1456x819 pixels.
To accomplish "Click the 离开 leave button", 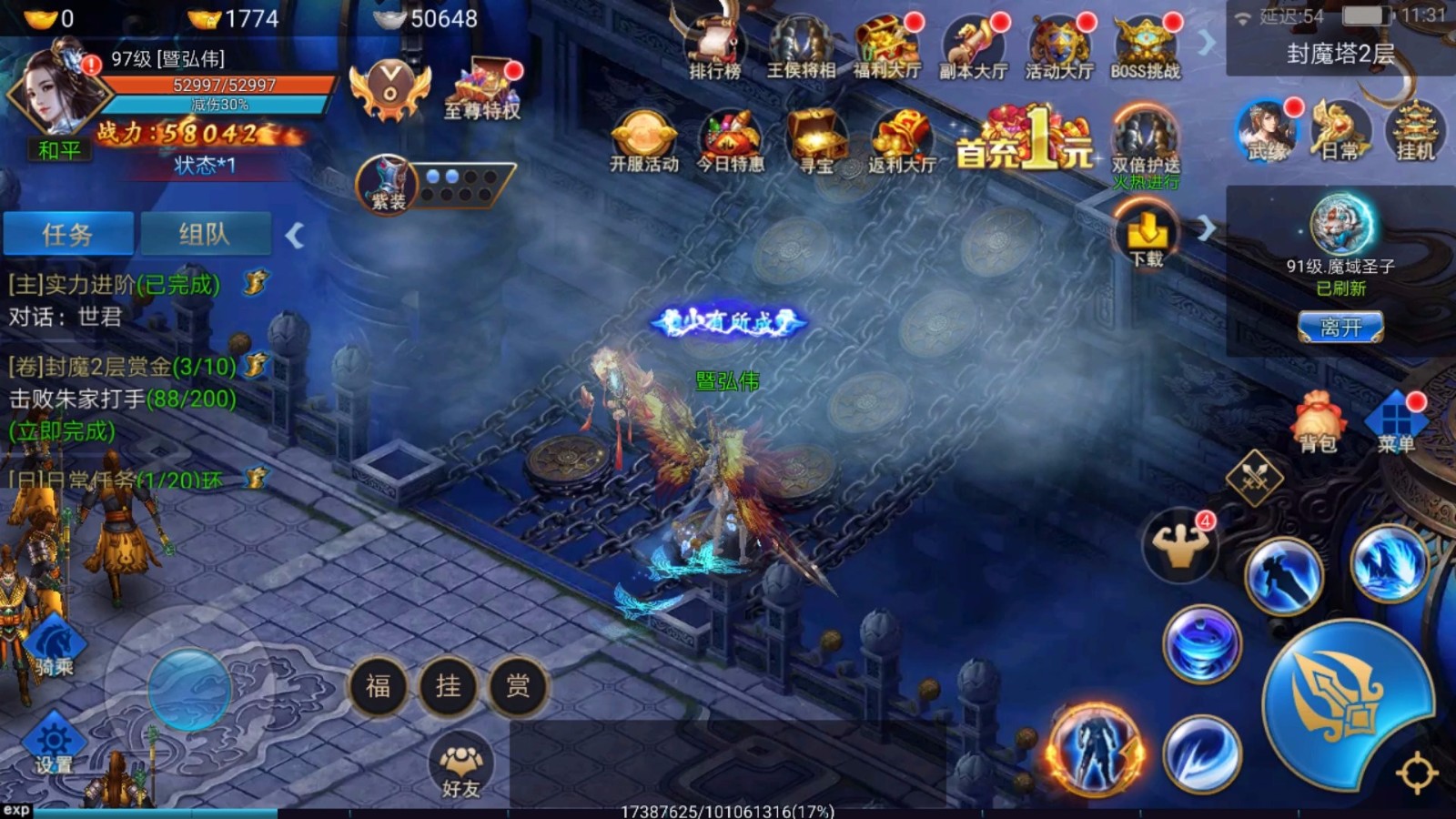I will [x=1340, y=328].
